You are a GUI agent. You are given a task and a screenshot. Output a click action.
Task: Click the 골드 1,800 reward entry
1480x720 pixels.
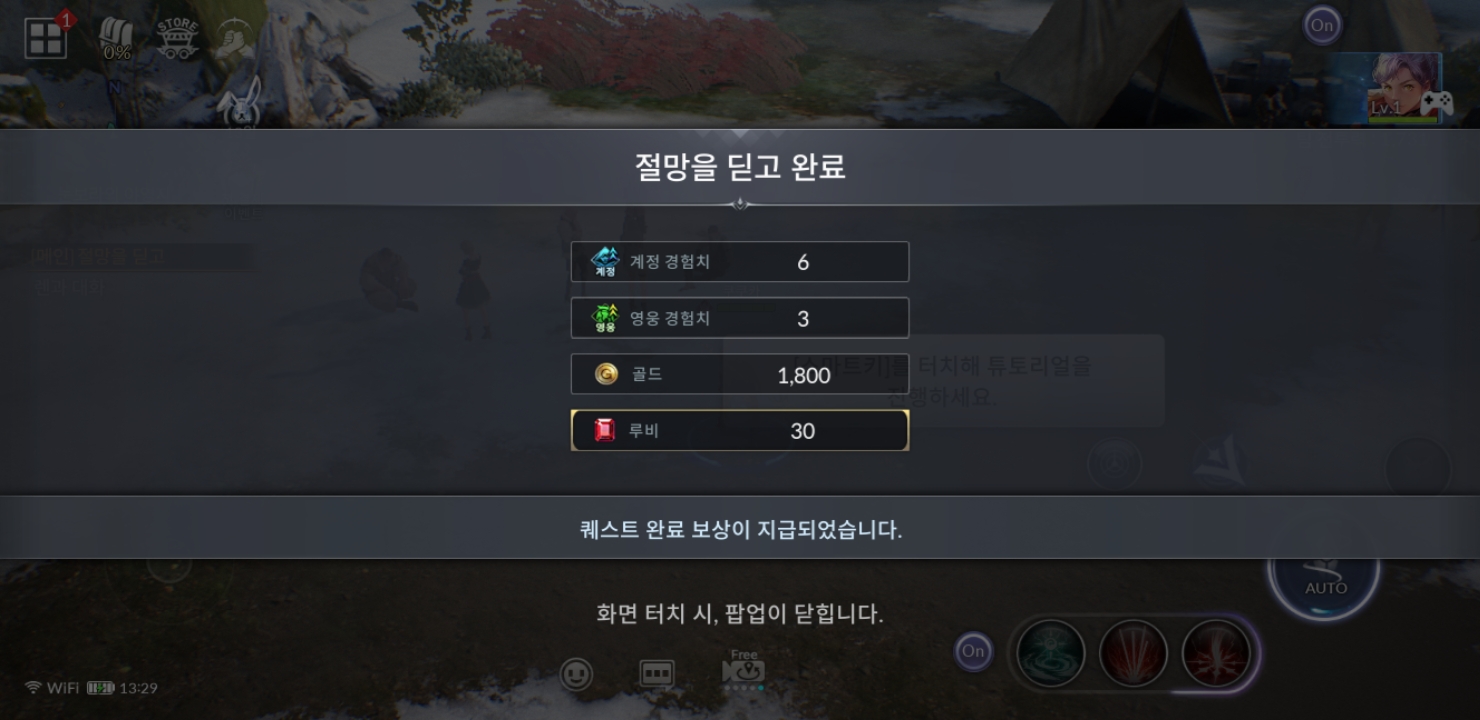pos(739,375)
